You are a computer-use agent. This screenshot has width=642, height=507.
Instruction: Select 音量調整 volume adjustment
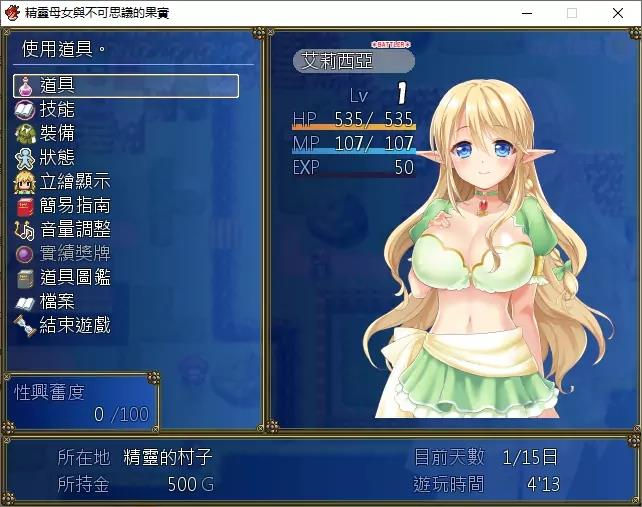tap(74, 229)
